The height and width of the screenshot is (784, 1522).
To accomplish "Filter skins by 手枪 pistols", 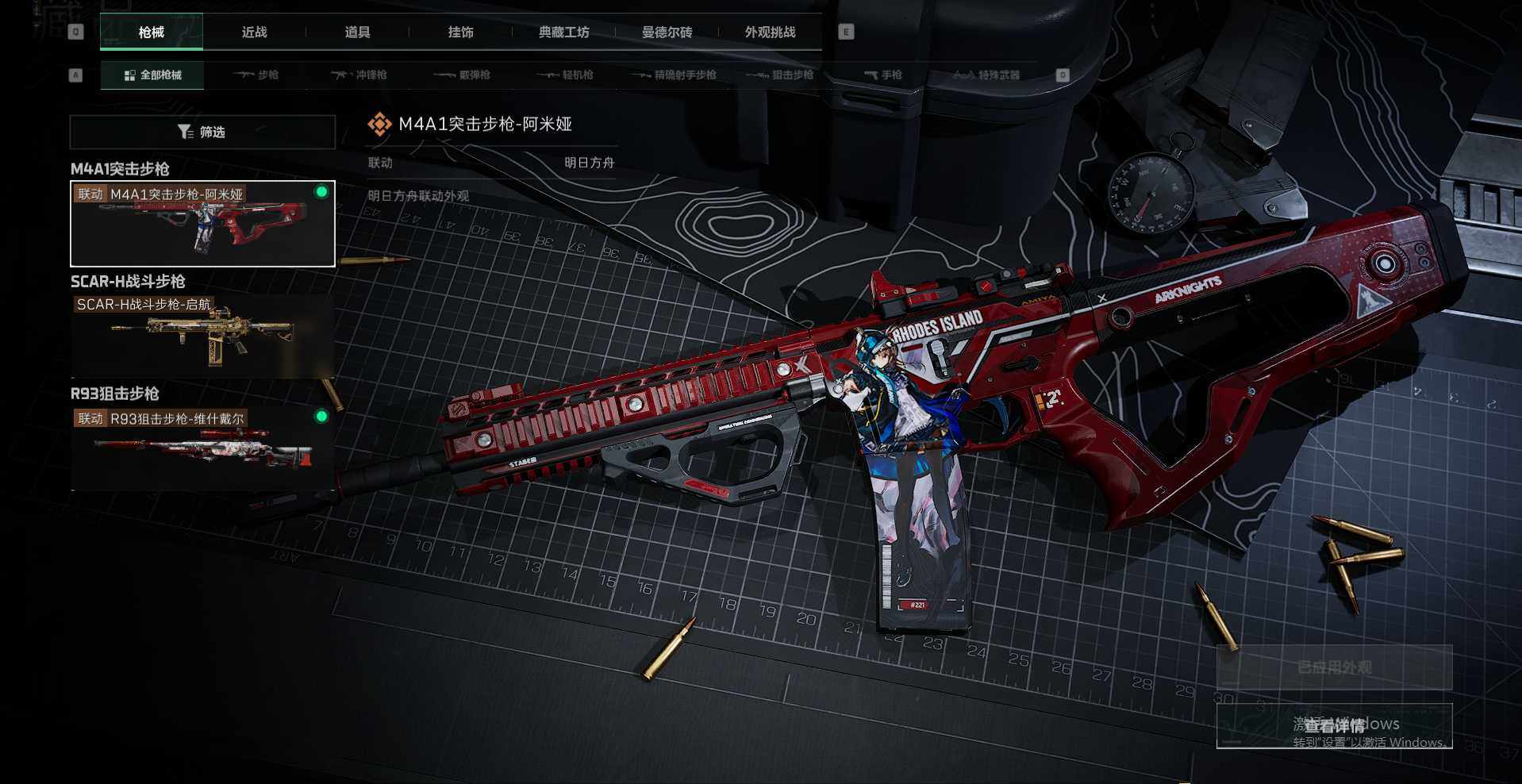I will 883,75.
